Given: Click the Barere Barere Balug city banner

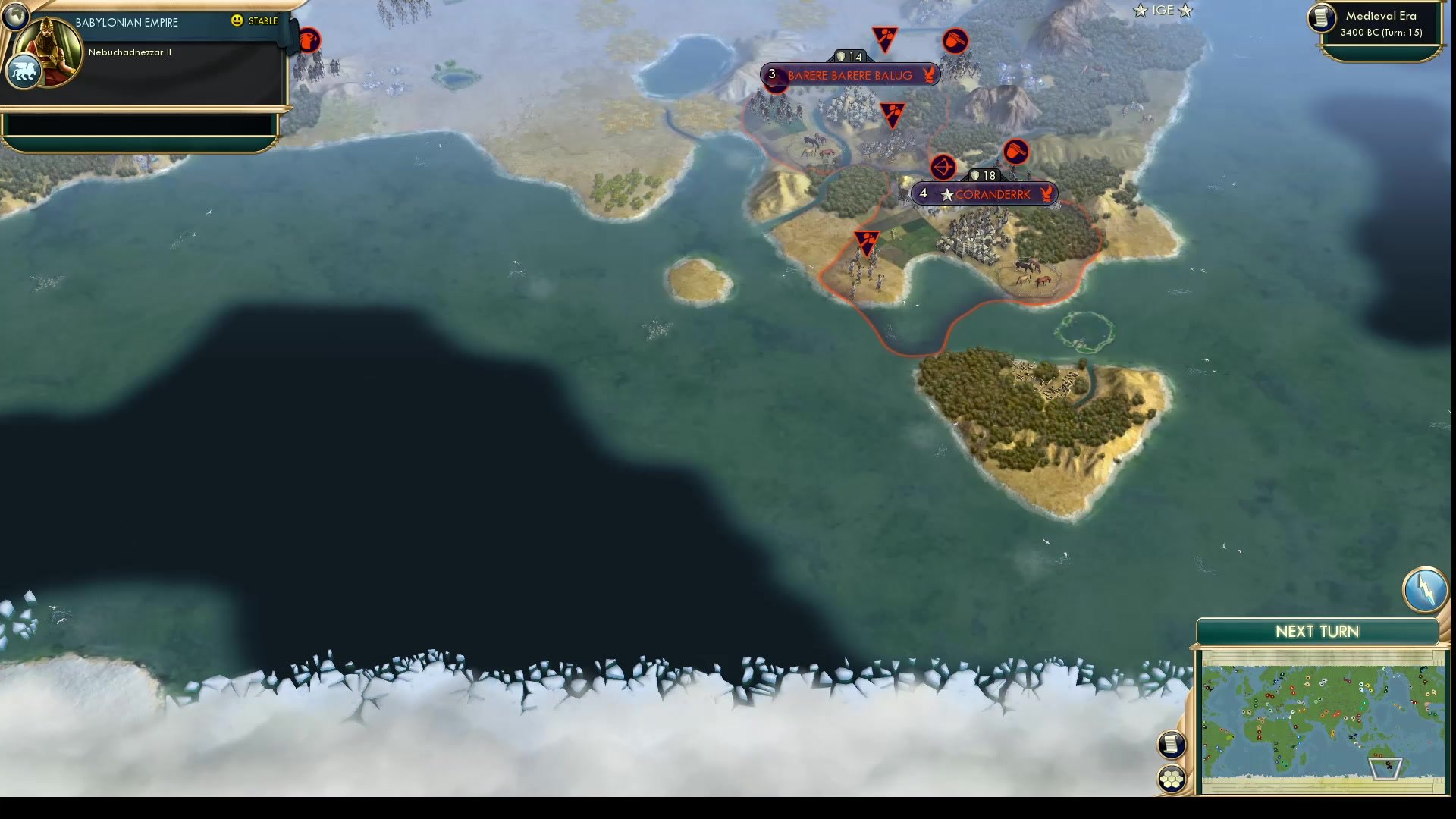Looking at the screenshot, I should pyautogui.click(x=849, y=75).
